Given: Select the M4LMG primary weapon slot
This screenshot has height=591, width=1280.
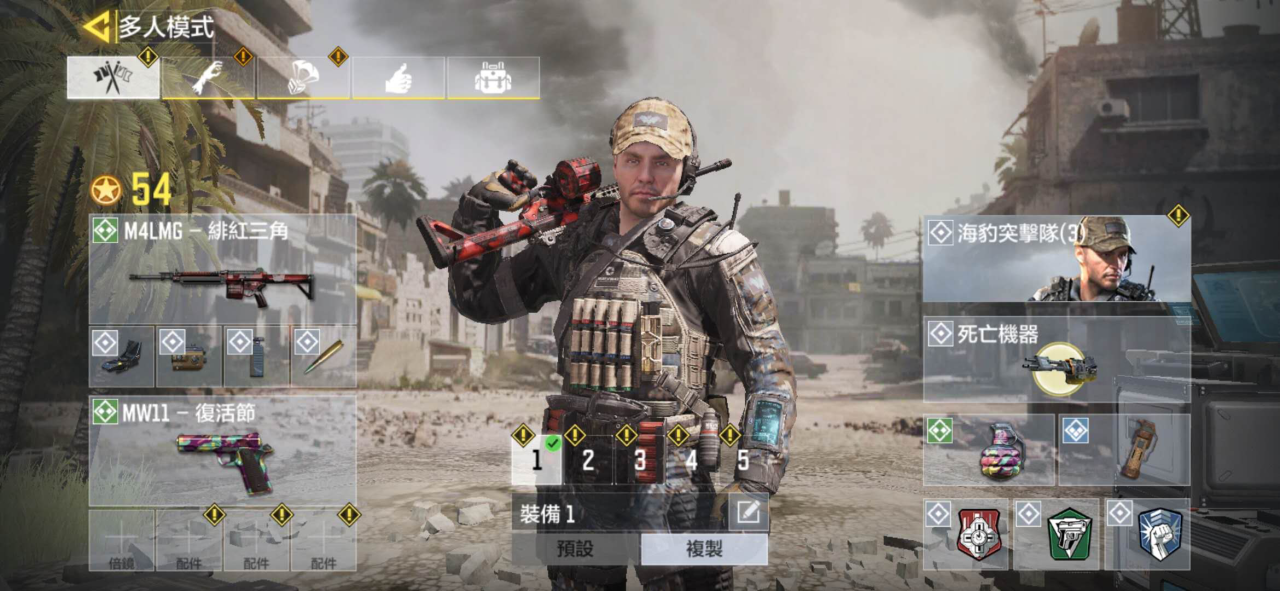Looking at the screenshot, I should pyautogui.click(x=222, y=270).
